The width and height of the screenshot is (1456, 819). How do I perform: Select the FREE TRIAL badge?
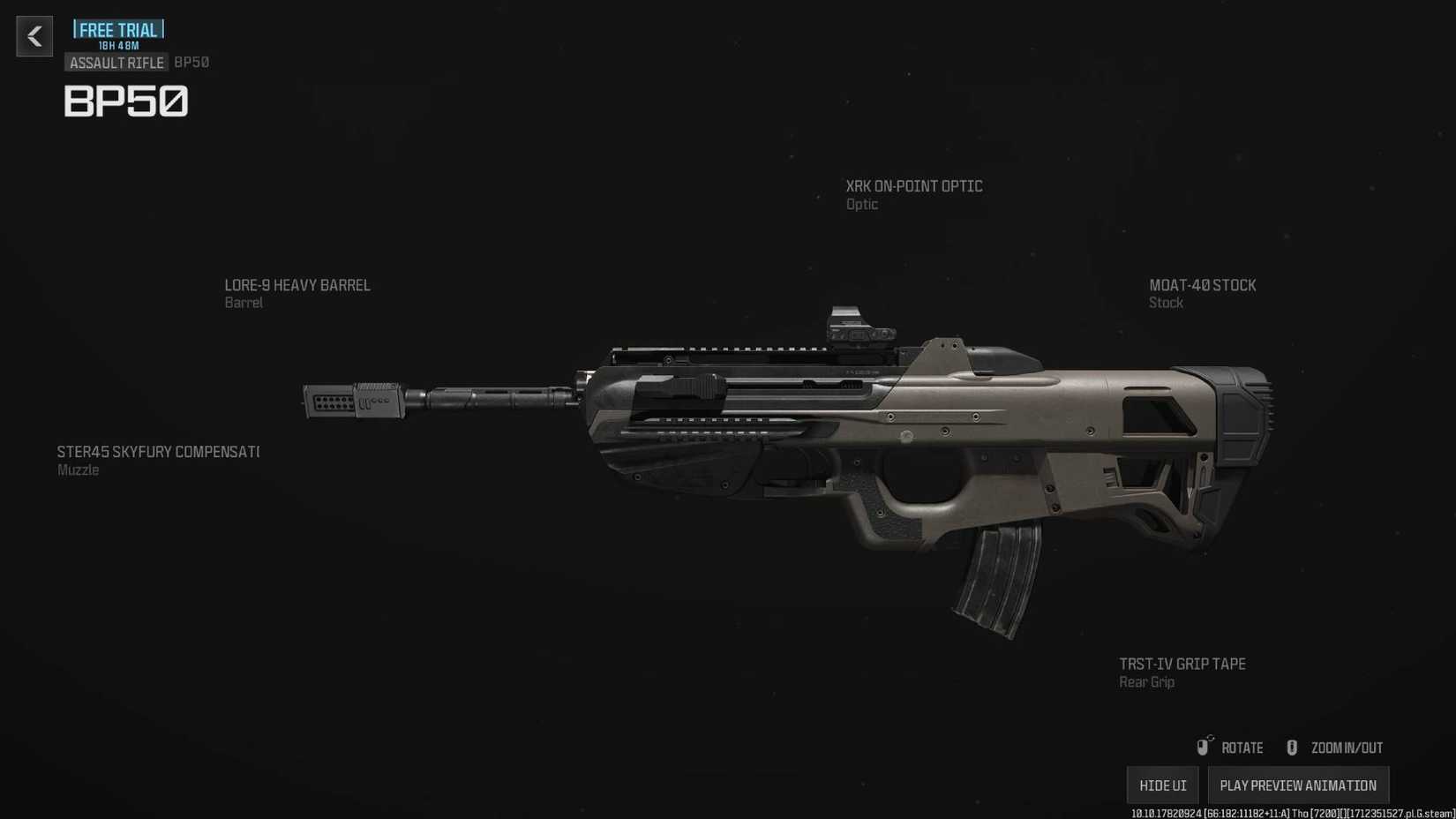pyautogui.click(x=117, y=29)
